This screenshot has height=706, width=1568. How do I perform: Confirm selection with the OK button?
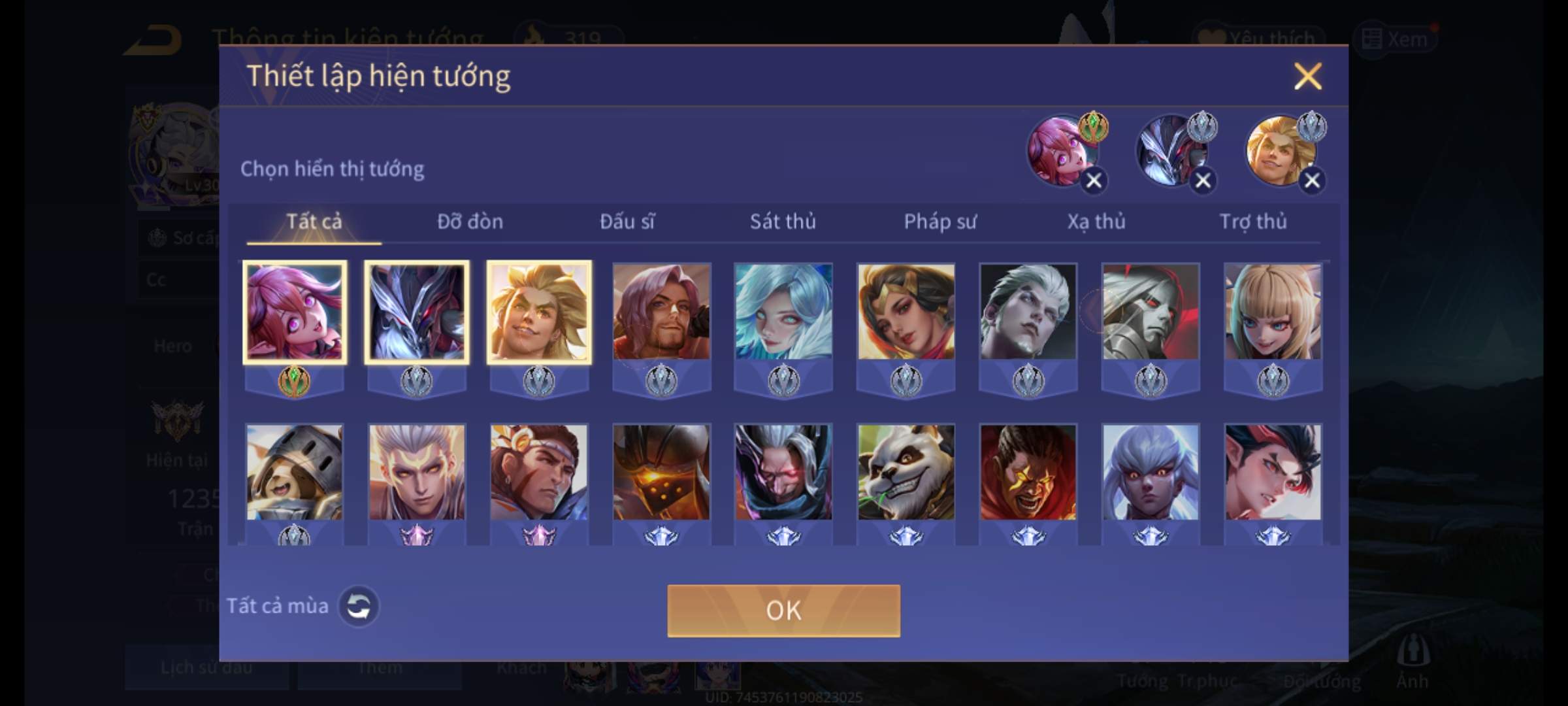[x=783, y=611]
